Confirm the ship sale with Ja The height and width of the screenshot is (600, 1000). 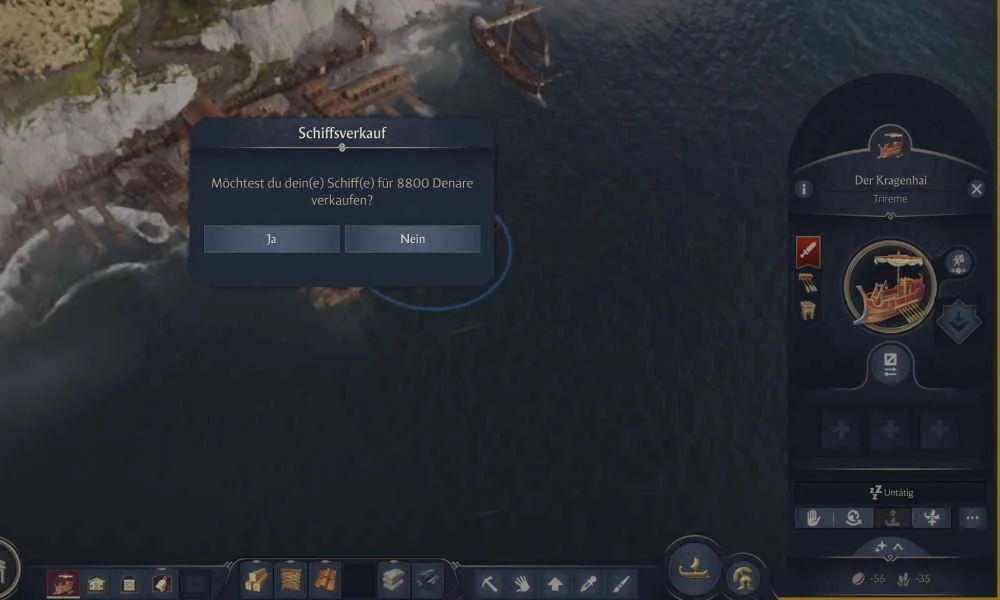coord(271,239)
